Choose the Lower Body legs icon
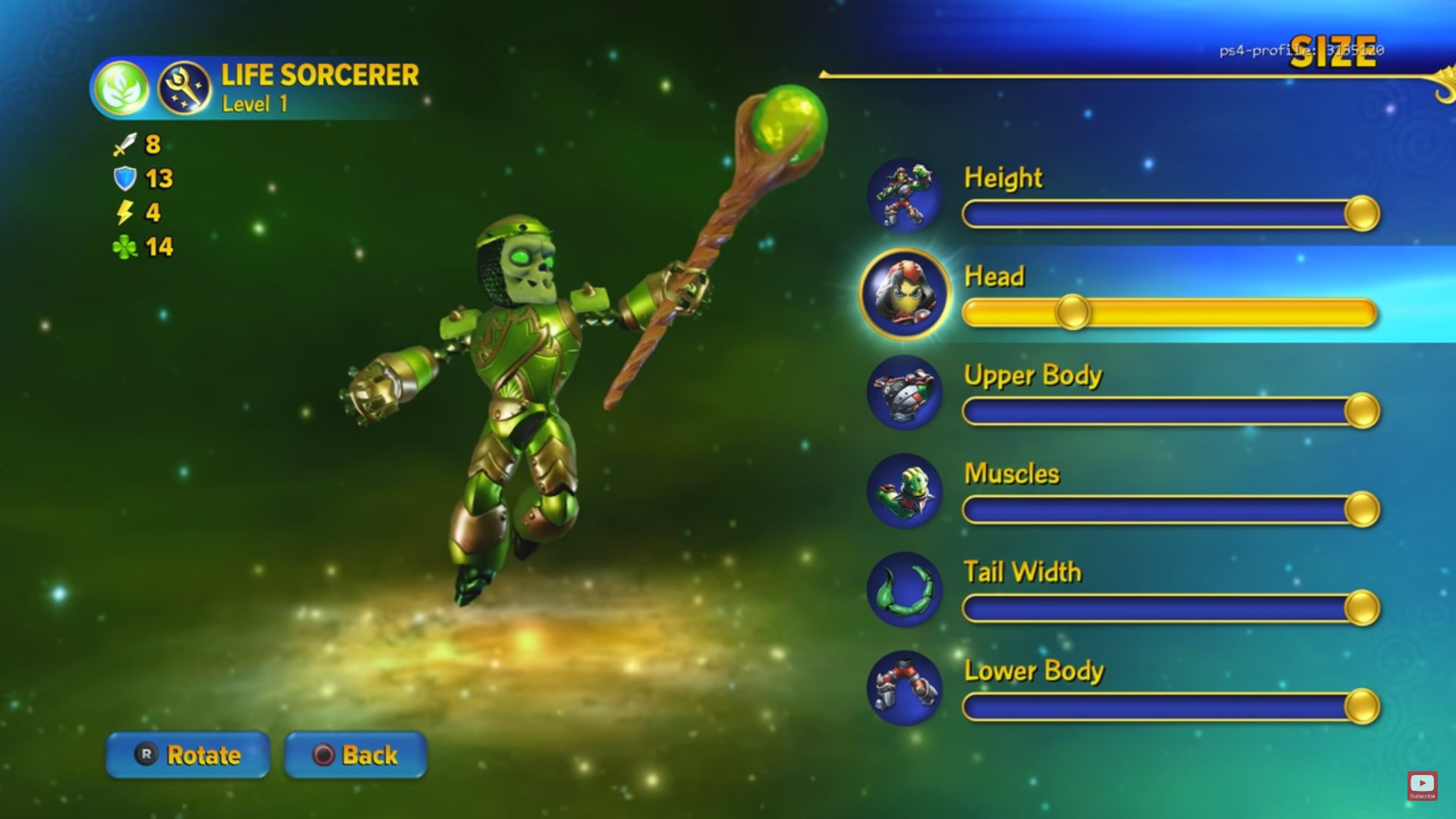This screenshot has width=1456, height=819. tap(904, 689)
